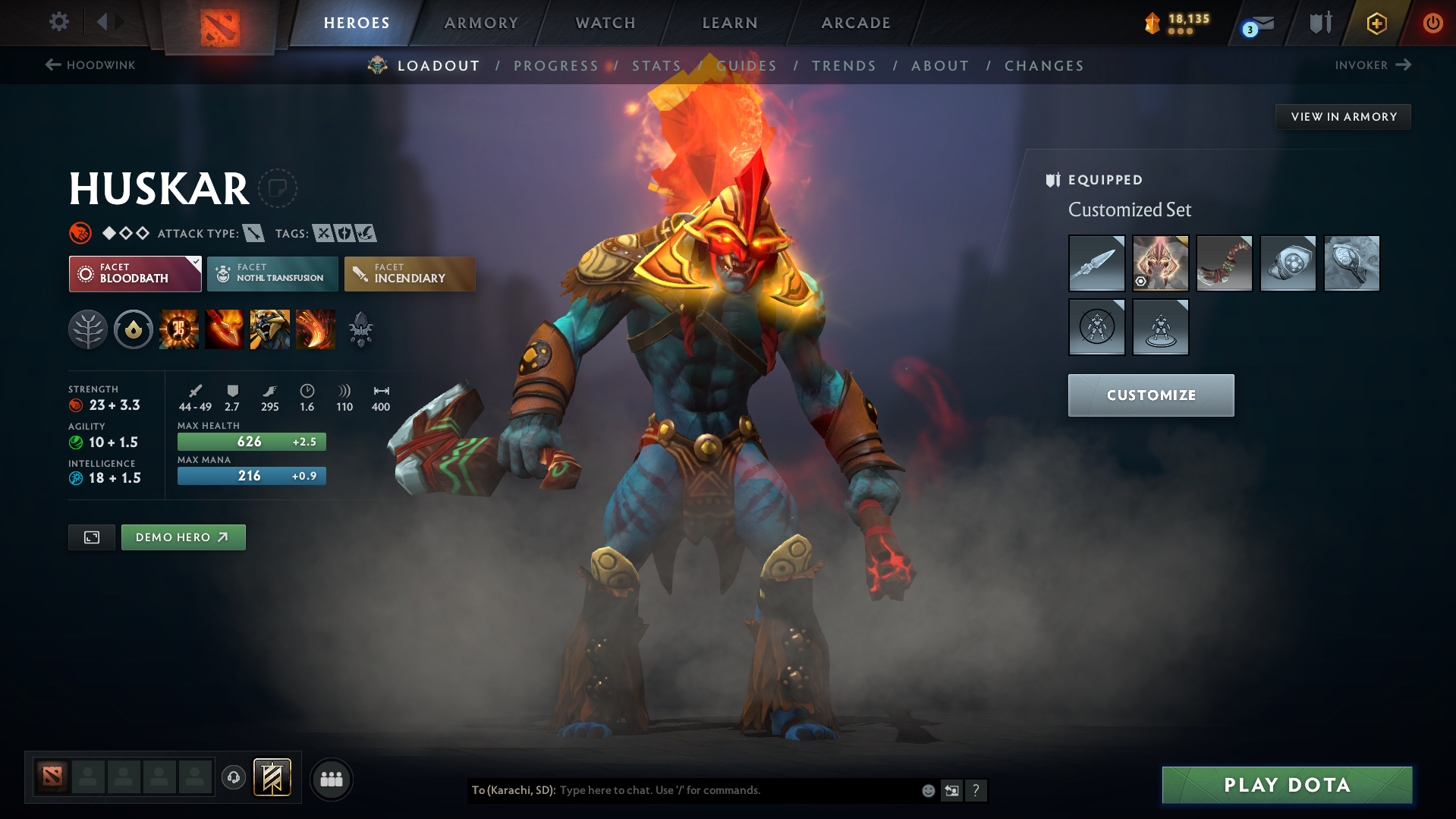Click the battle flag icon next to party slots
1456x819 pixels.
click(271, 777)
